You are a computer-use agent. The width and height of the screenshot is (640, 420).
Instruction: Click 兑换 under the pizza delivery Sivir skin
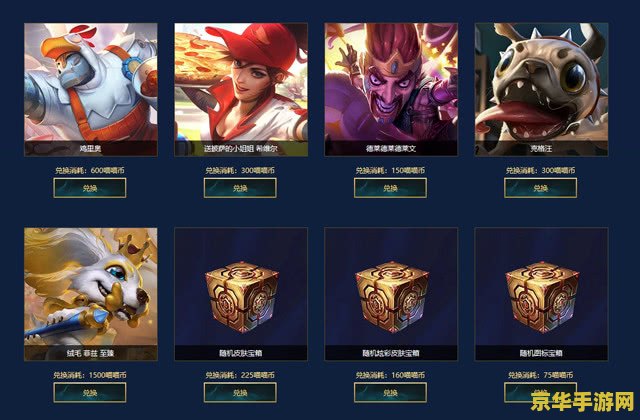tap(240, 187)
